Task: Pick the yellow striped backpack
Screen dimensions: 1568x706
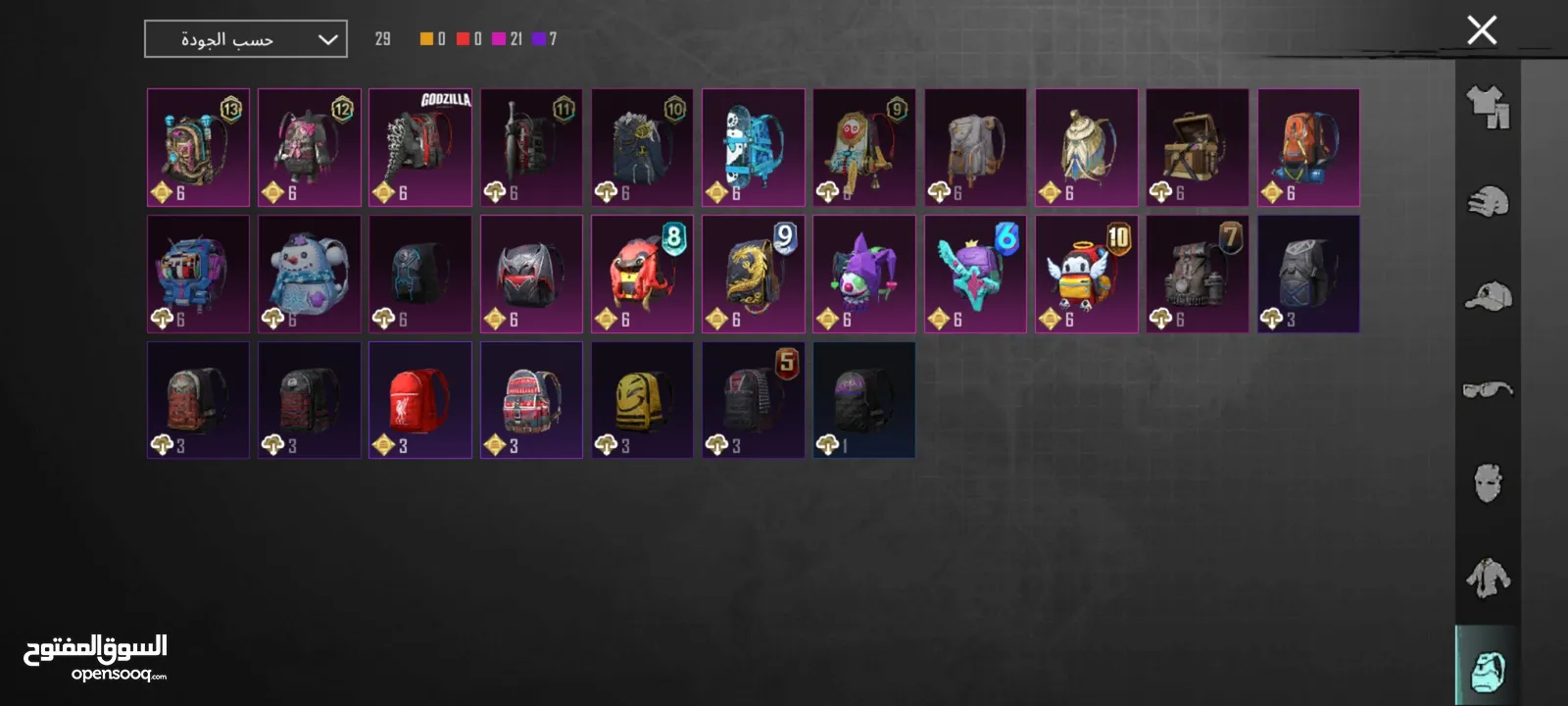Action: [642, 399]
